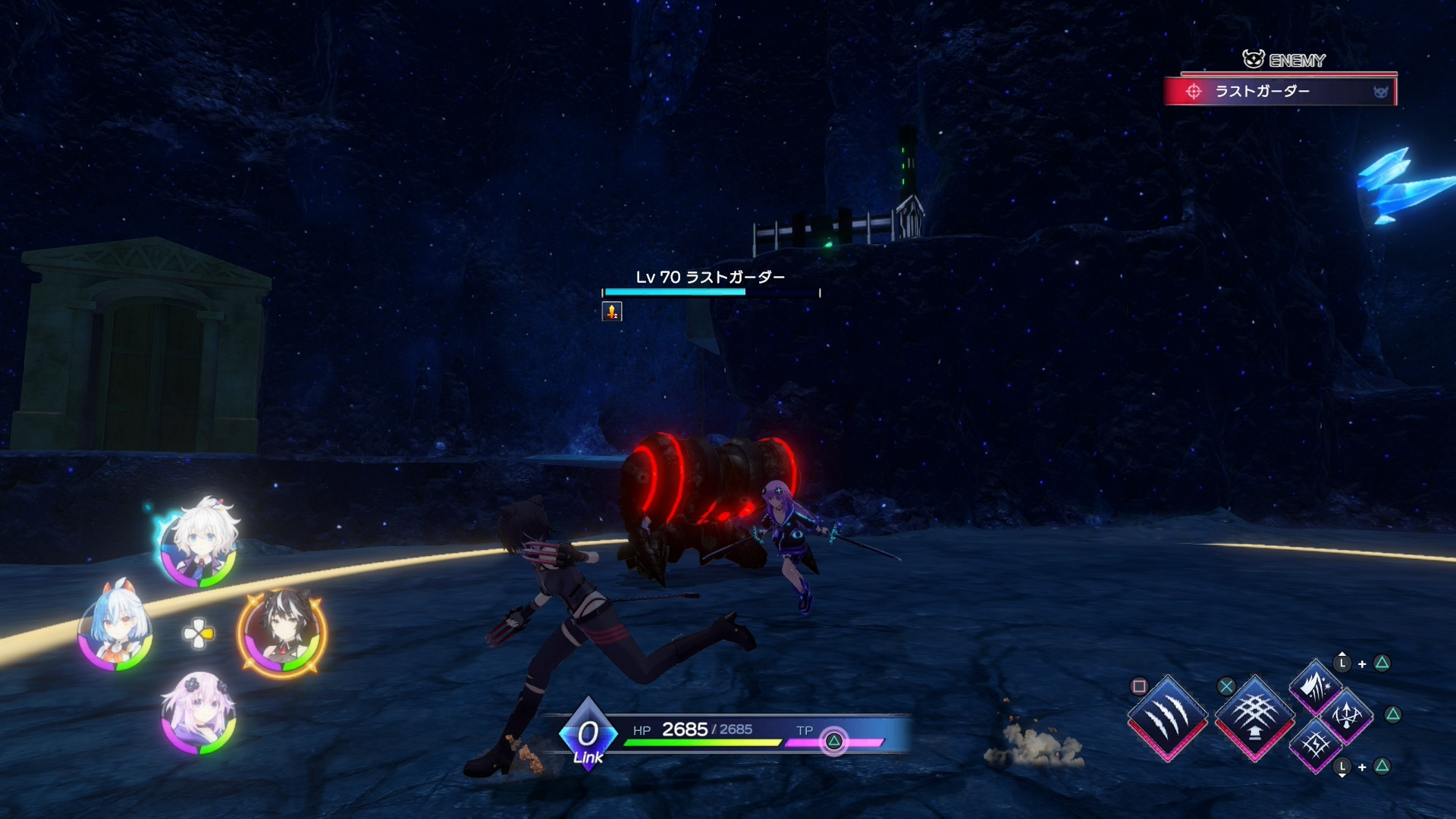Select the pink-haired character portrait
The image size is (1456, 819).
tap(199, 714)
